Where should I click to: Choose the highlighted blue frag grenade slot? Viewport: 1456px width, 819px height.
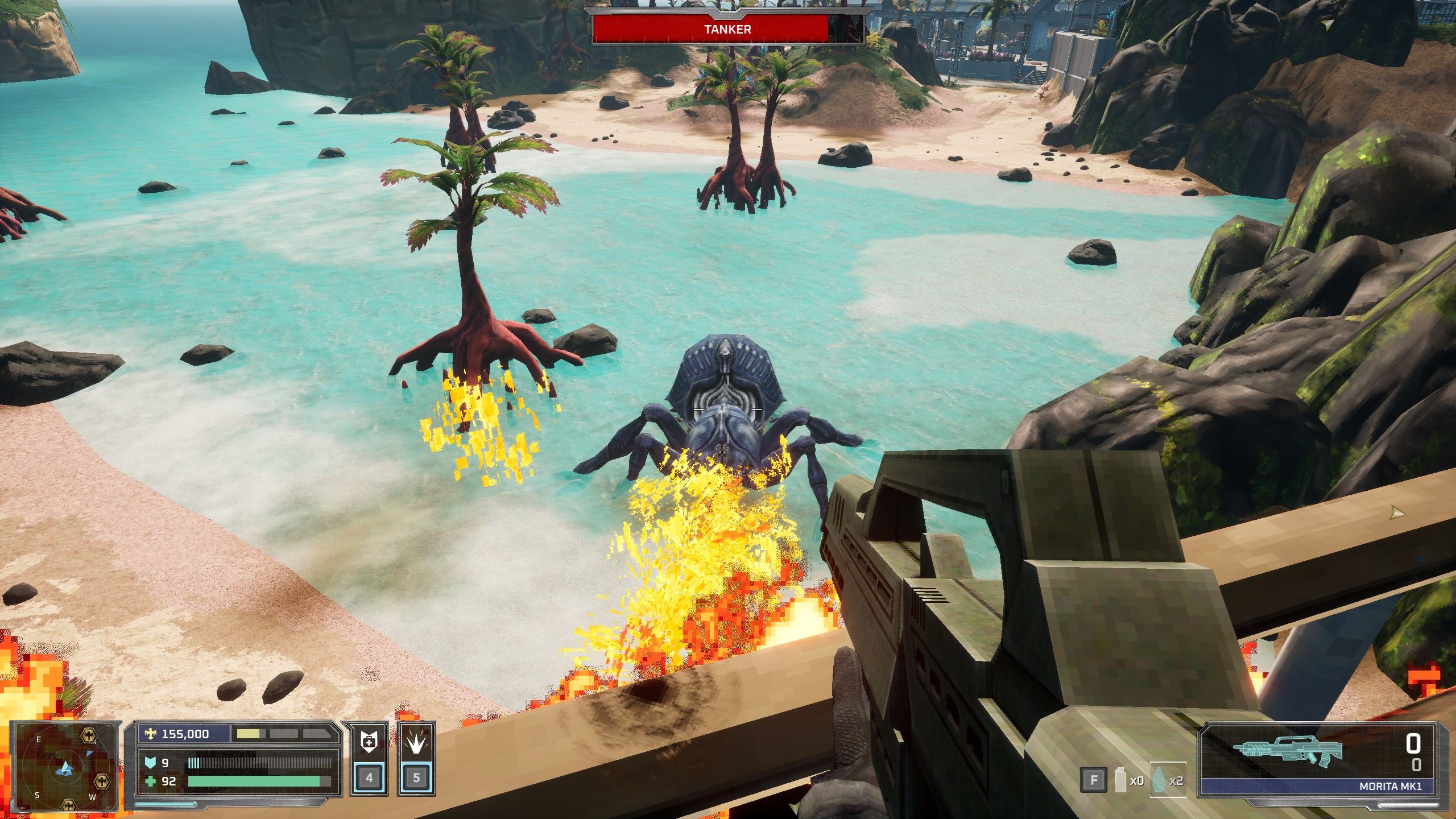[1167, 780]
